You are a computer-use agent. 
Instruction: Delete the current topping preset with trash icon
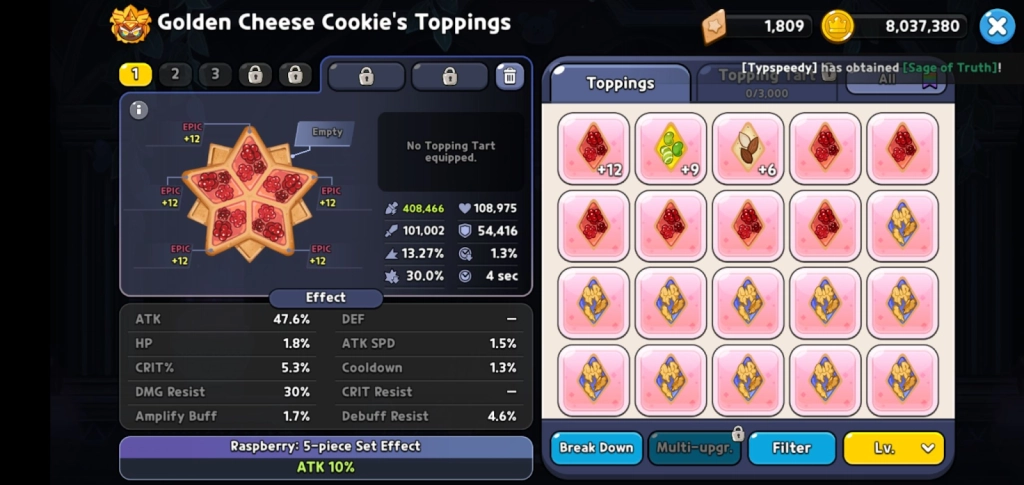tap(510, 76)
